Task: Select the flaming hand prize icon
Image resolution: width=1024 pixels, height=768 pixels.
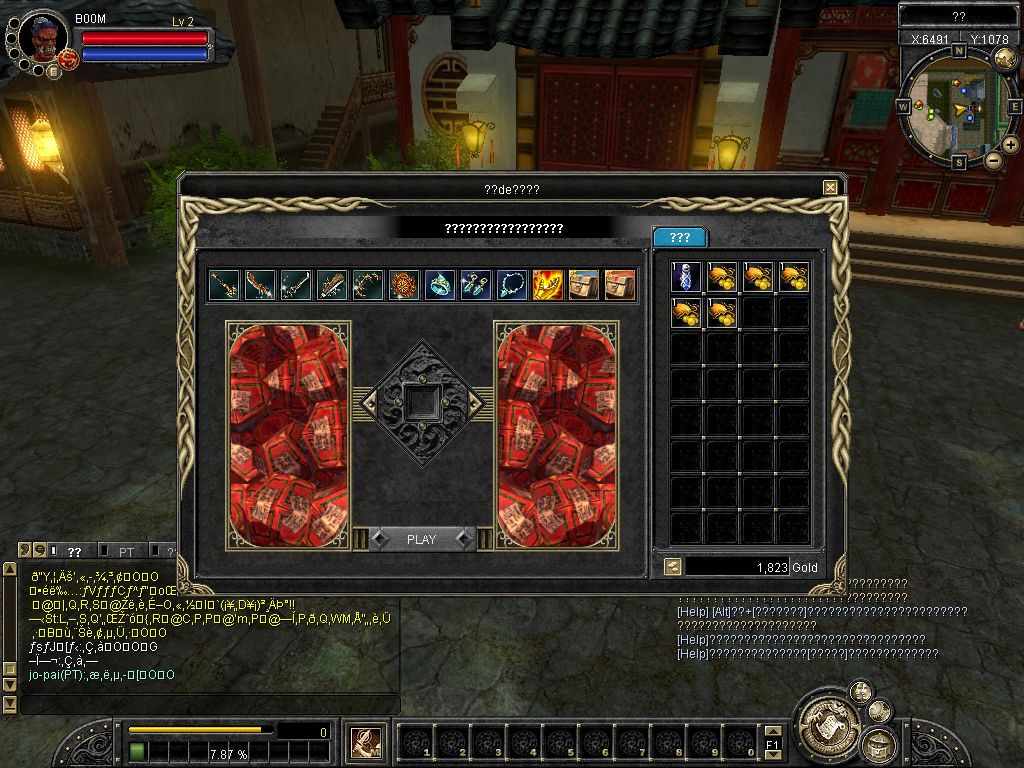Action: click(548, 285)
